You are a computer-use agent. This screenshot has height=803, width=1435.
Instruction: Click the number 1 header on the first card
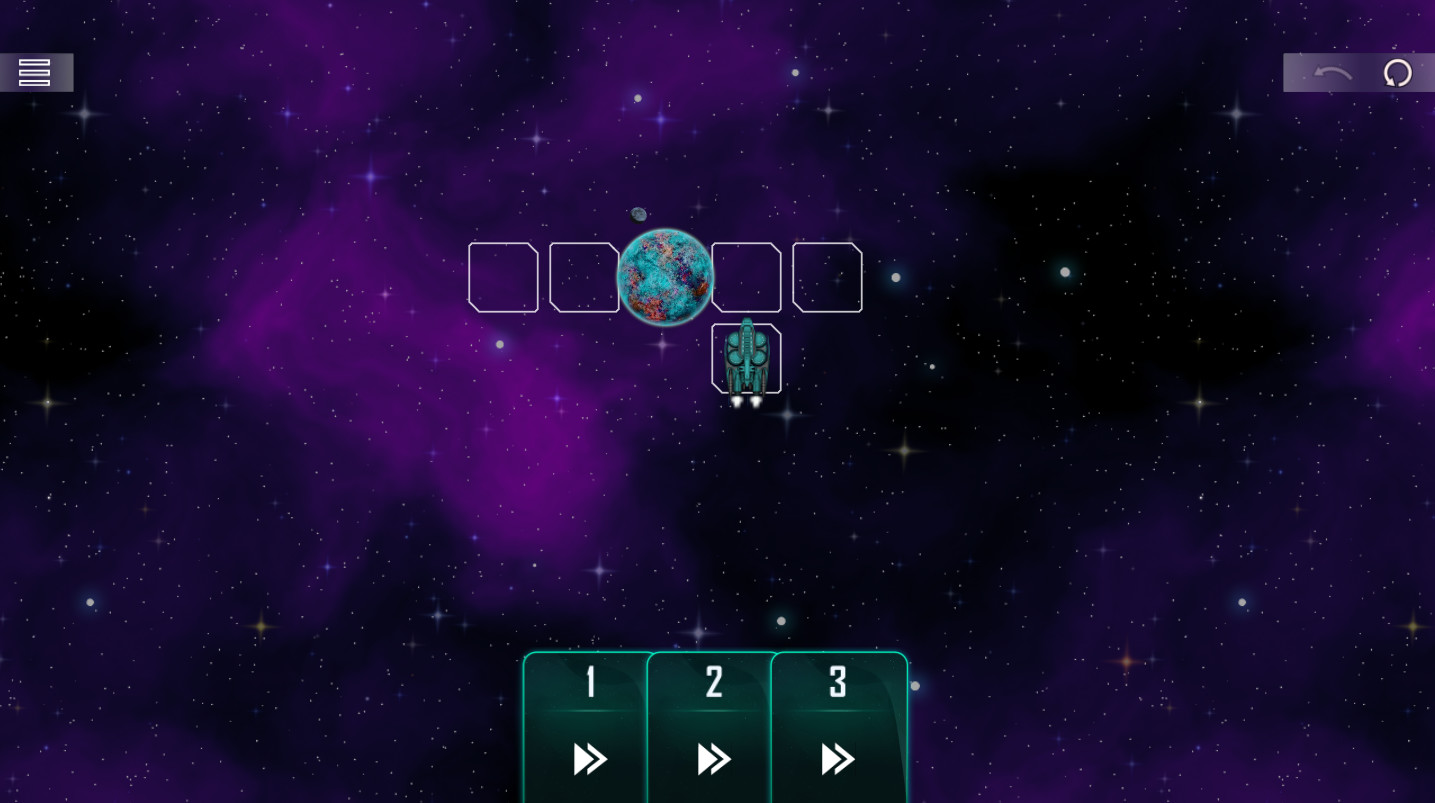pyautogui.click(x=588, y=682)
